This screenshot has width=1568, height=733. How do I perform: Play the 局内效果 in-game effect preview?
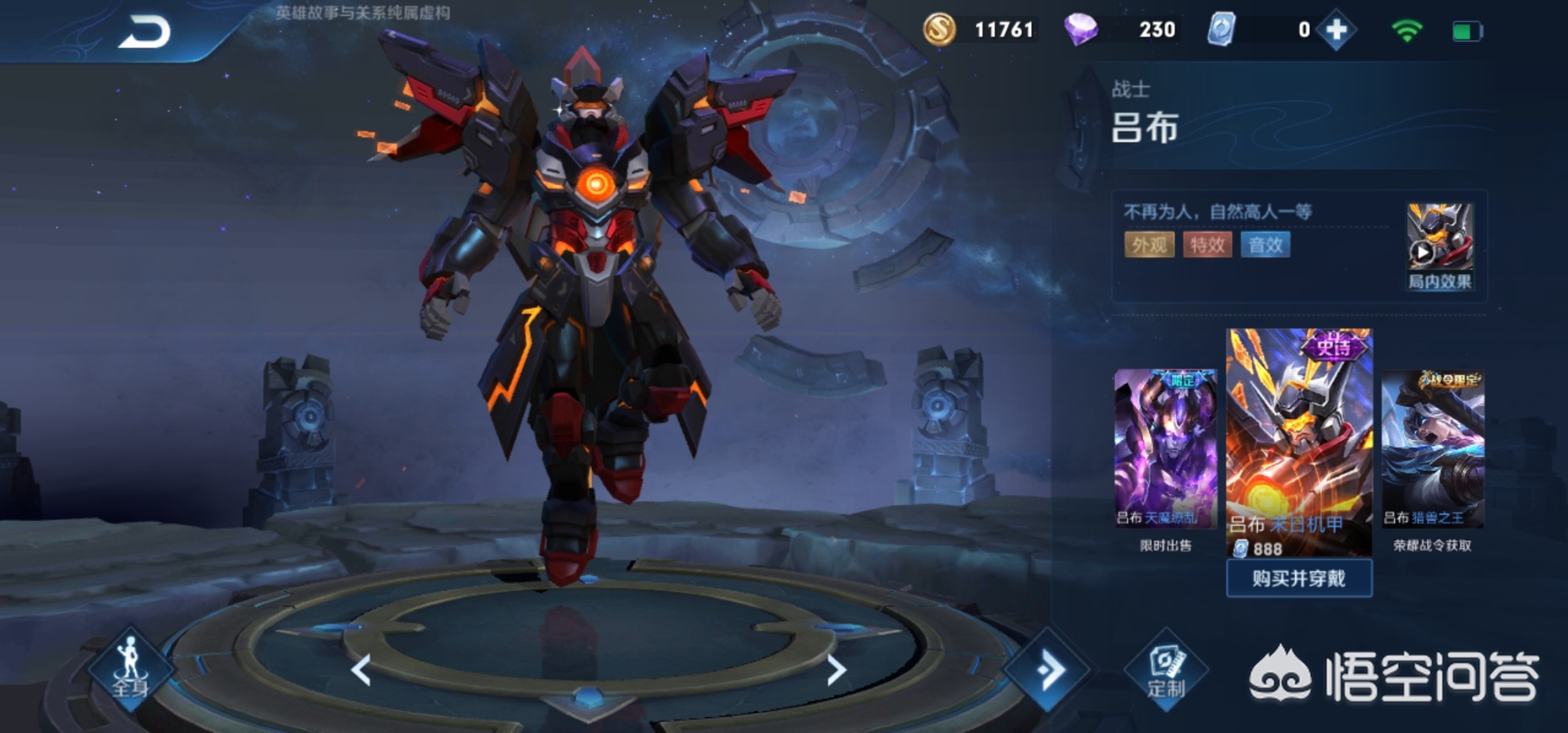(1439, 246)
